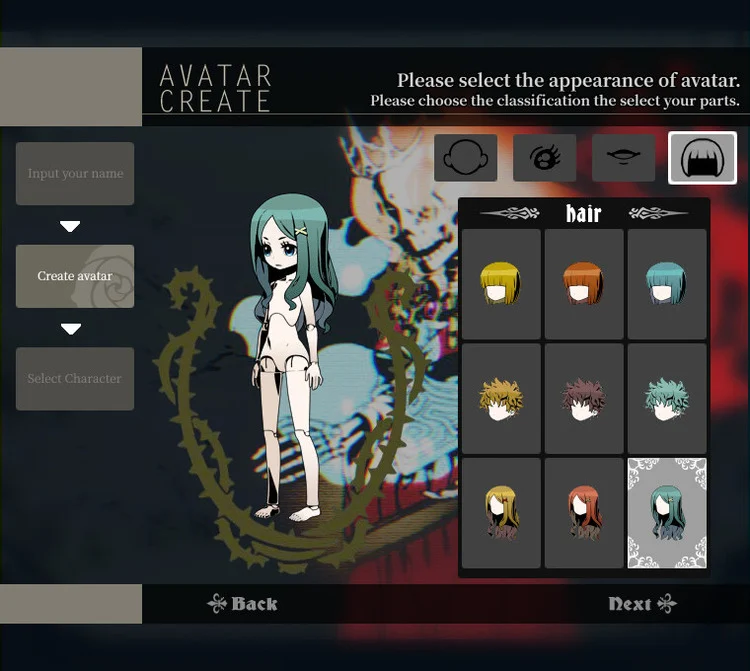Click the Create avatar step

[75, 276]
